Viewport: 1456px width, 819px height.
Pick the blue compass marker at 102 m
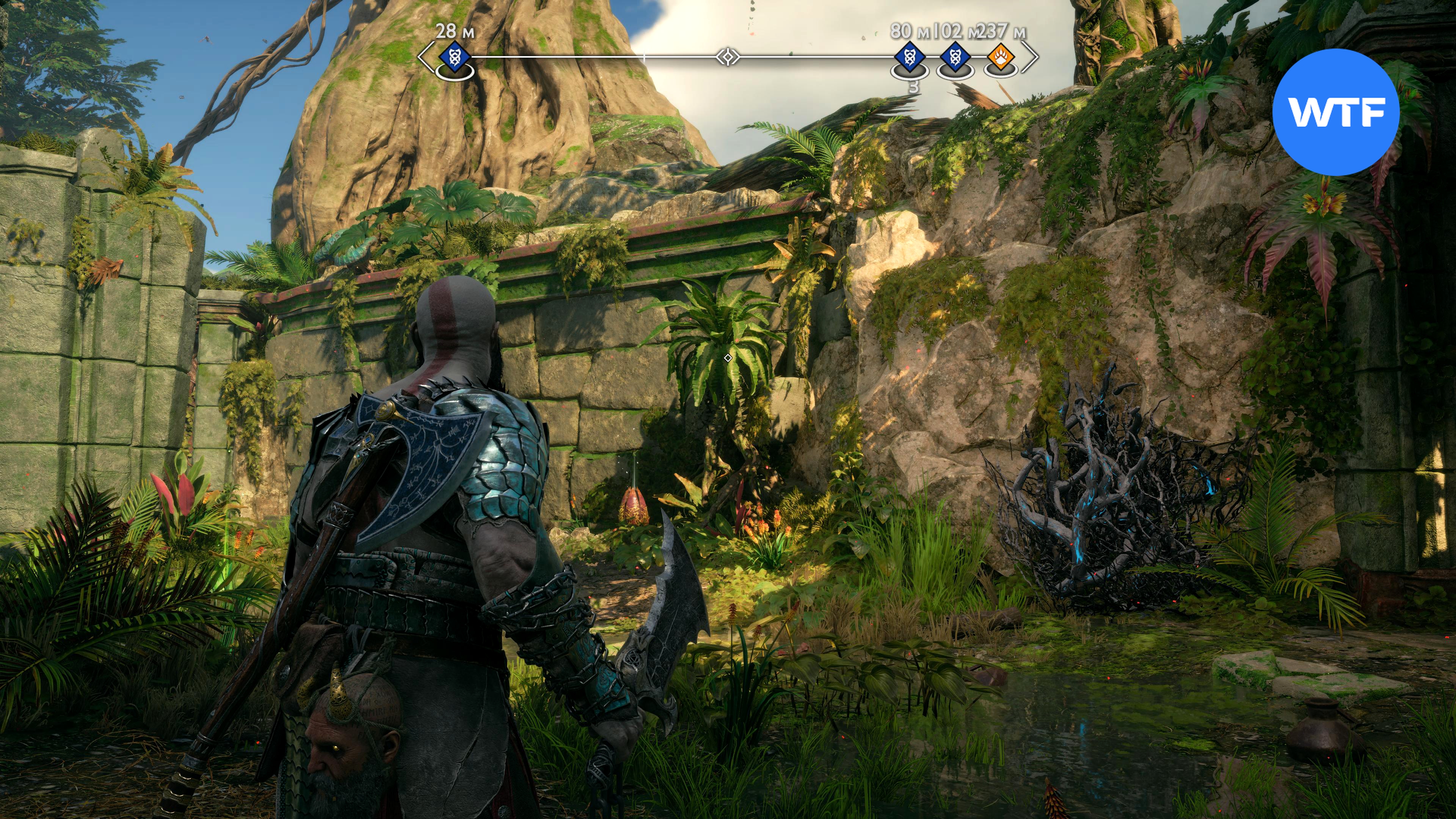pos(955,56)
